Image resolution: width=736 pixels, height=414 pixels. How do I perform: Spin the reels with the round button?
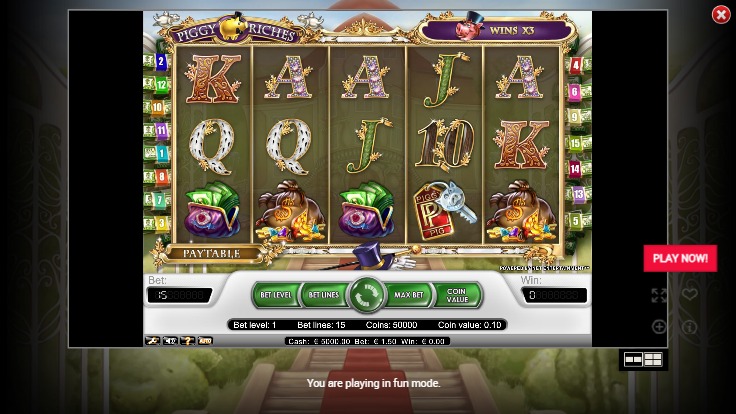click(x=368, y=295)
